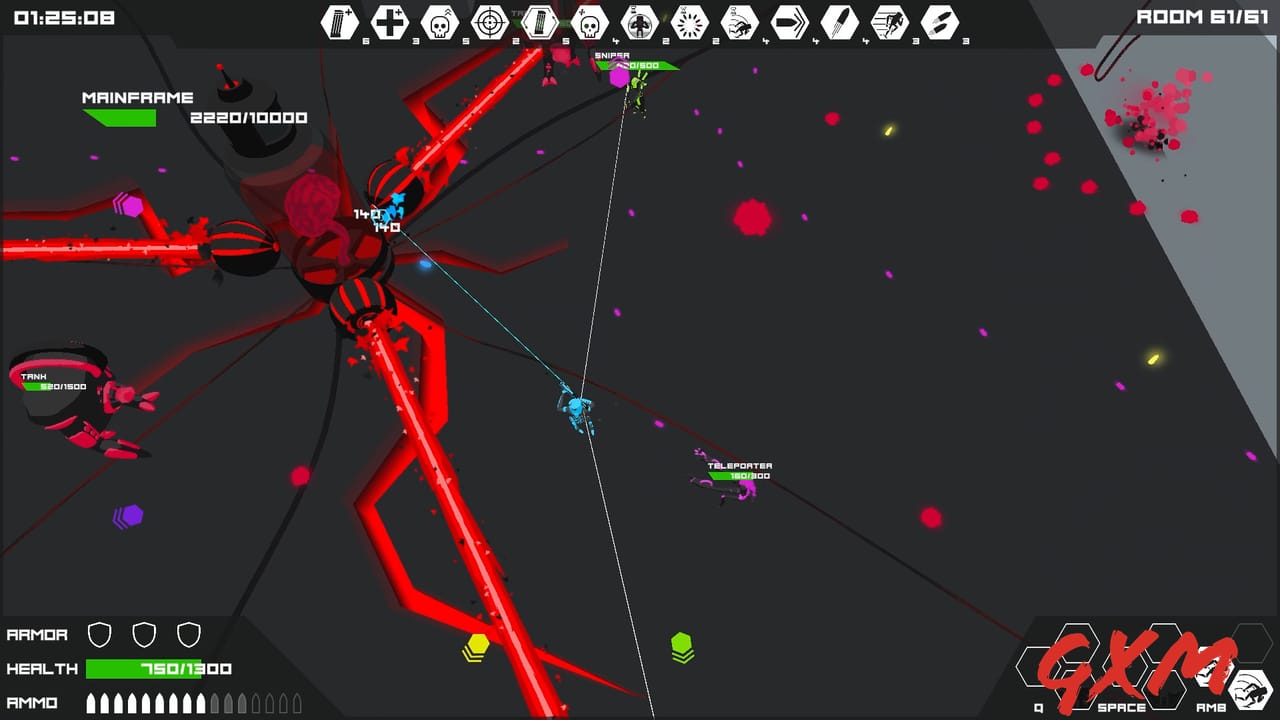
Task: Click the crosshair accuracy upgrade icon
Action: [x=490, y=20]
